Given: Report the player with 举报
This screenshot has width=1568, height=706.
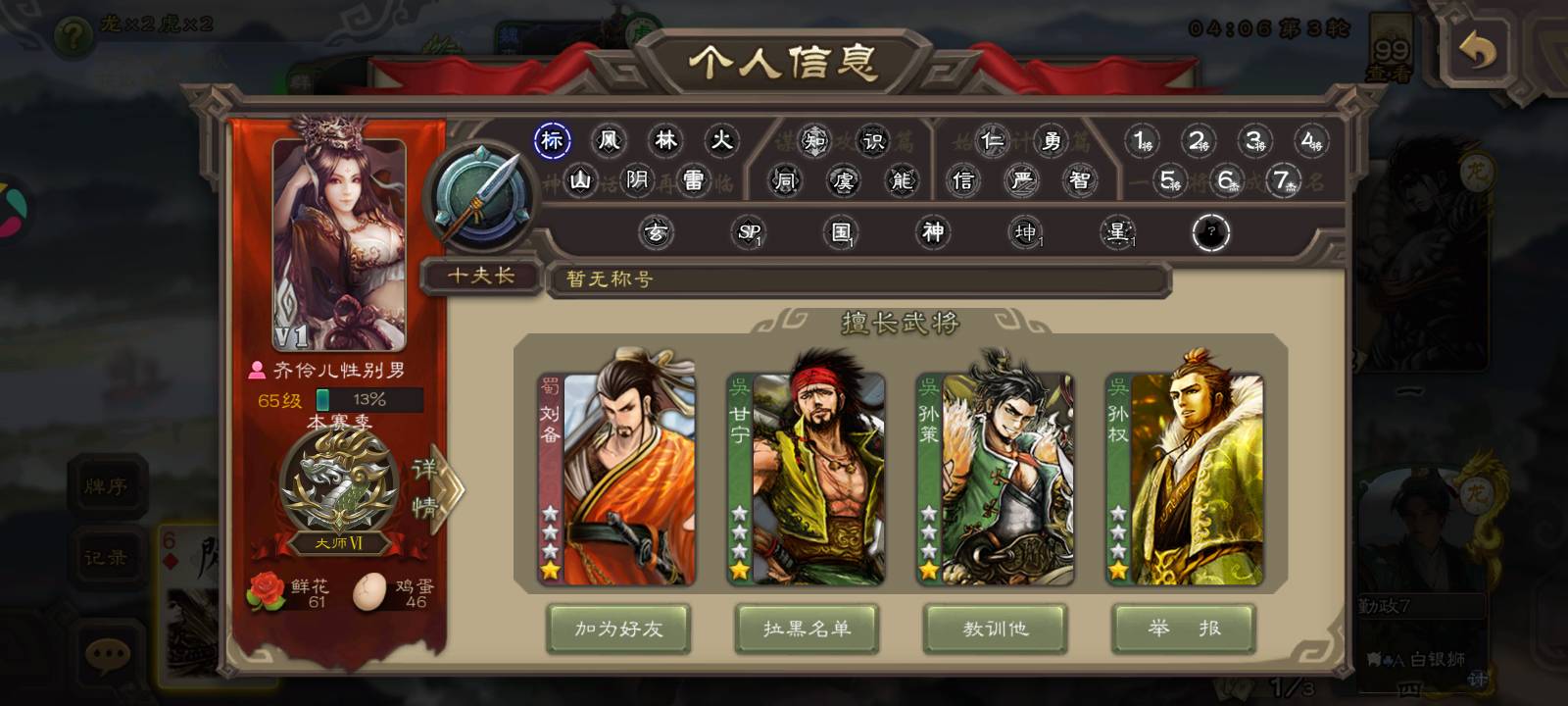Looking at the screenshot, I should pos(1184,629).
